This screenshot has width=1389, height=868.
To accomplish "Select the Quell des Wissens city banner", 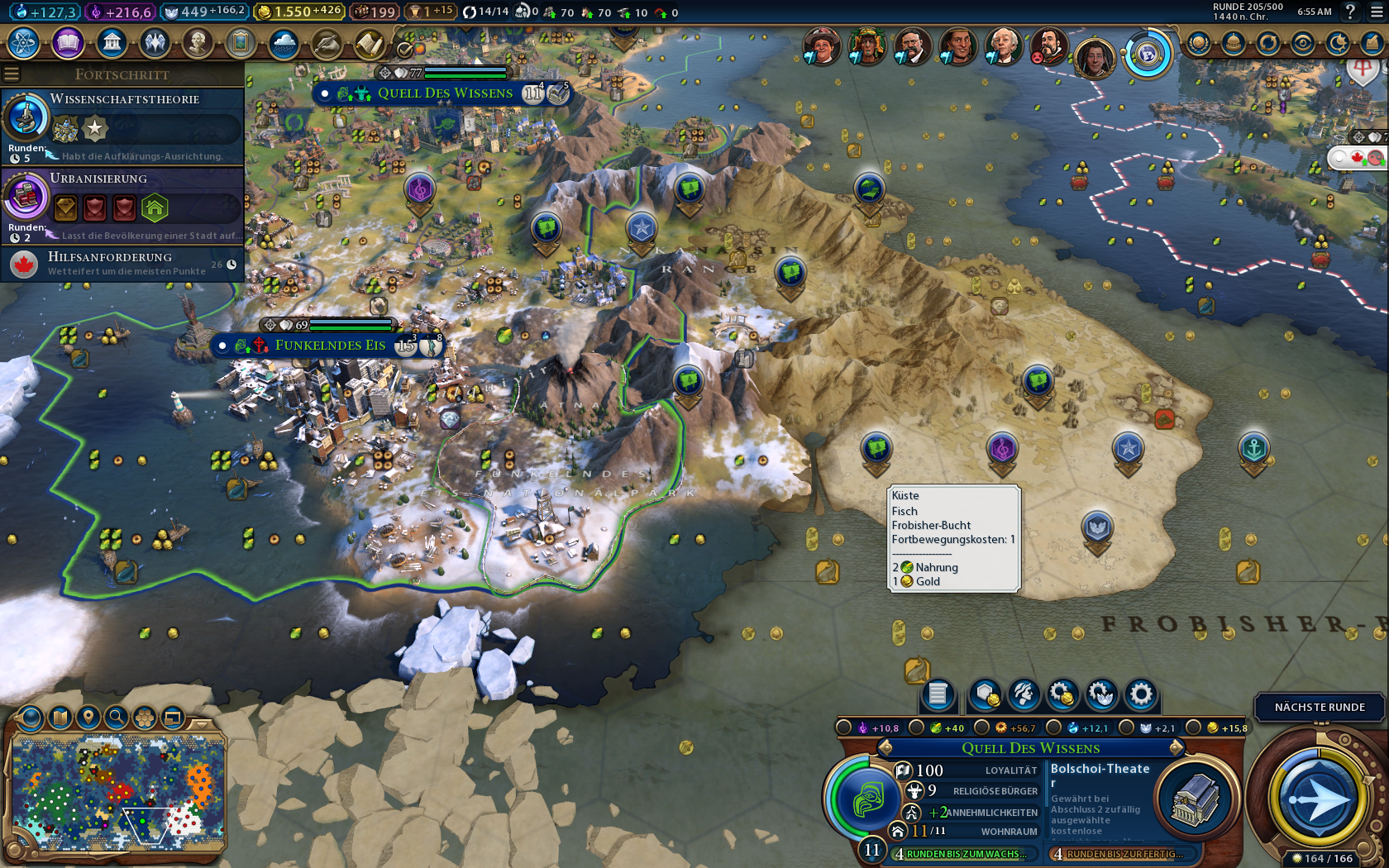I will coord(445,93).
